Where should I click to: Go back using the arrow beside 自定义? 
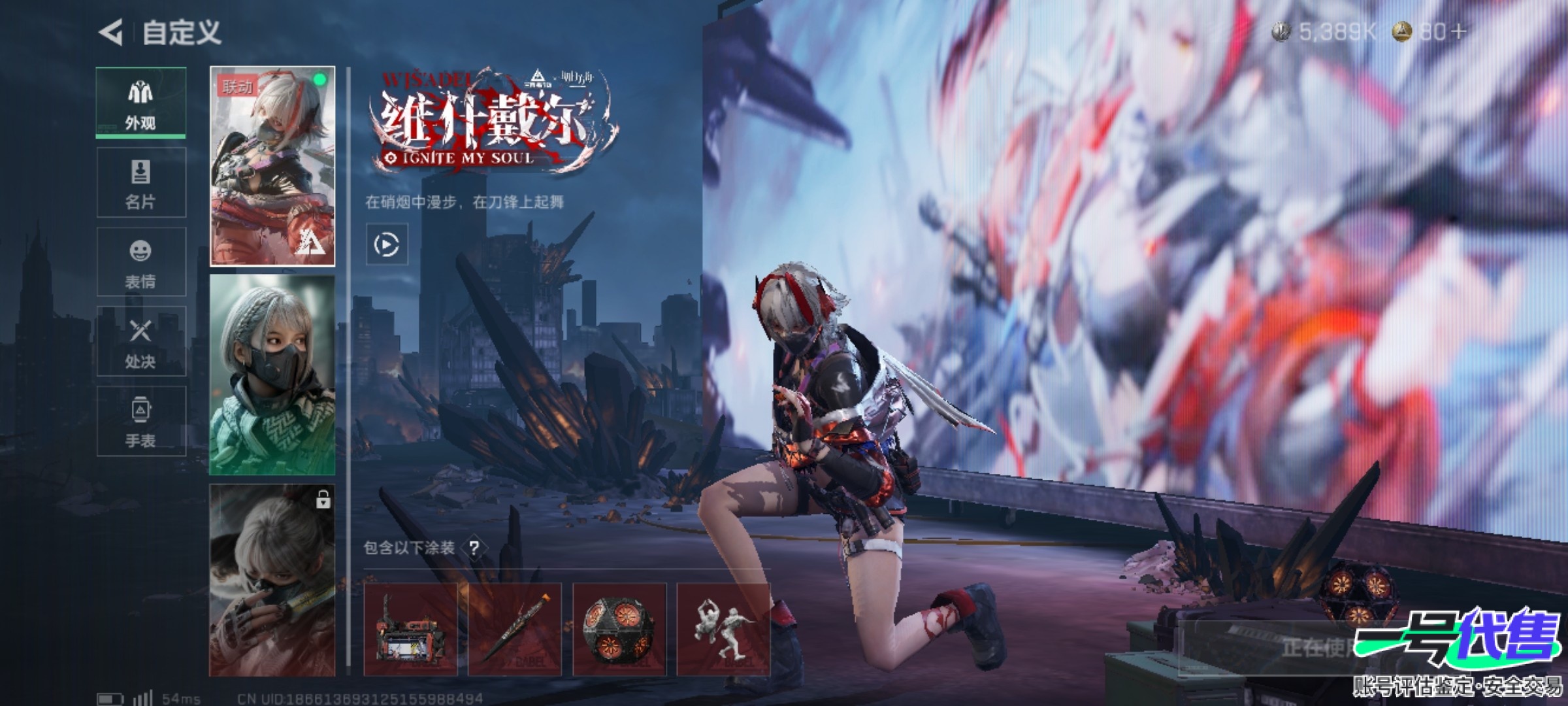[111, 32]
